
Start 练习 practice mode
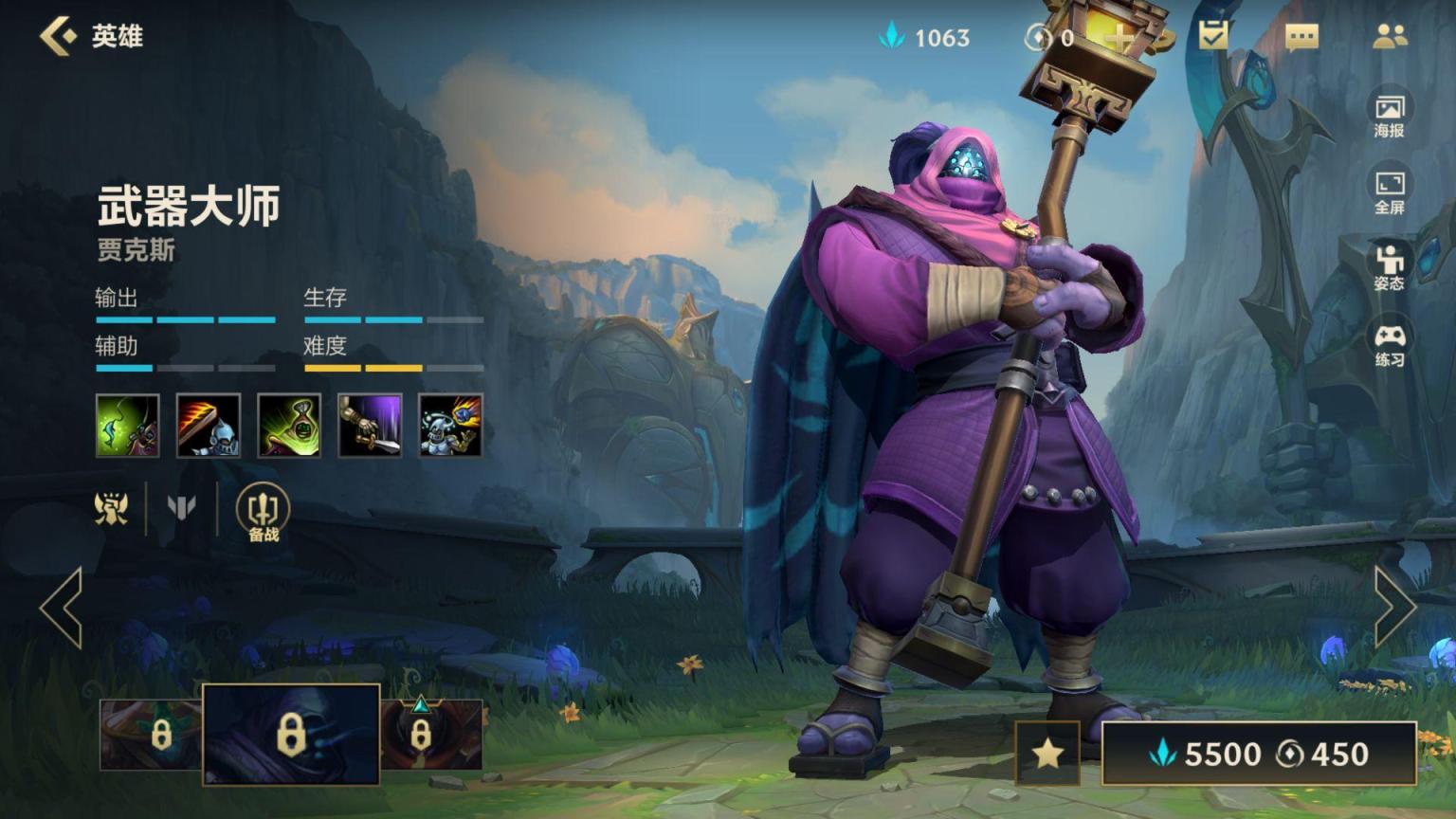1389,345
